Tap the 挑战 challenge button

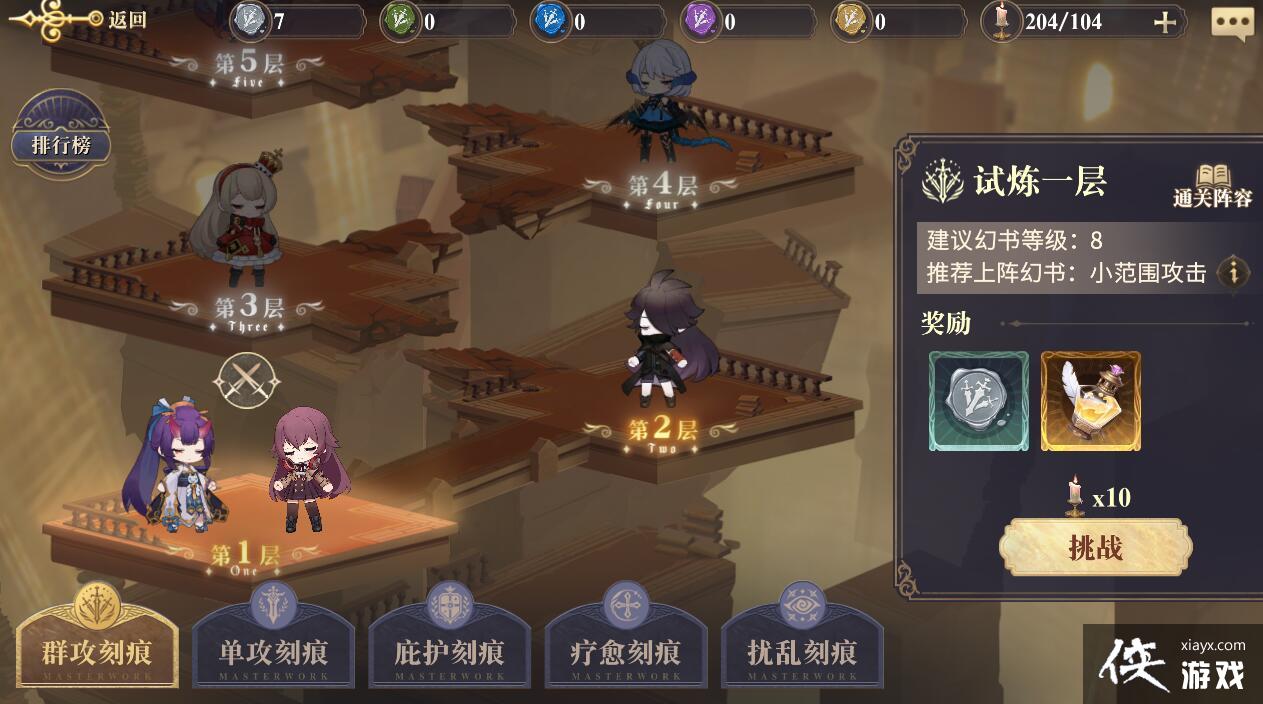tap(1095, 547)
